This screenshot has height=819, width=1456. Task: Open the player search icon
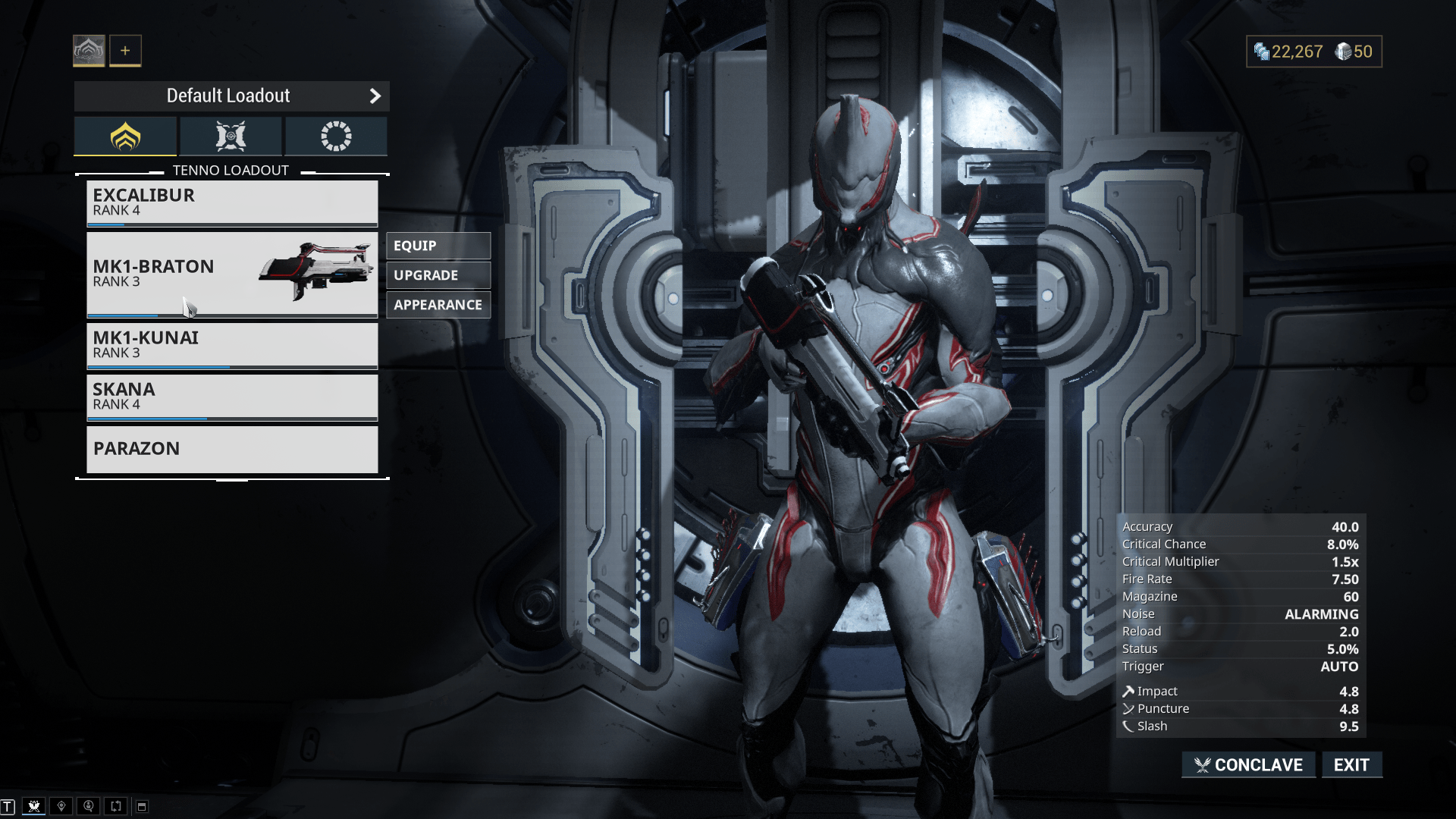[x=89, y=806]
